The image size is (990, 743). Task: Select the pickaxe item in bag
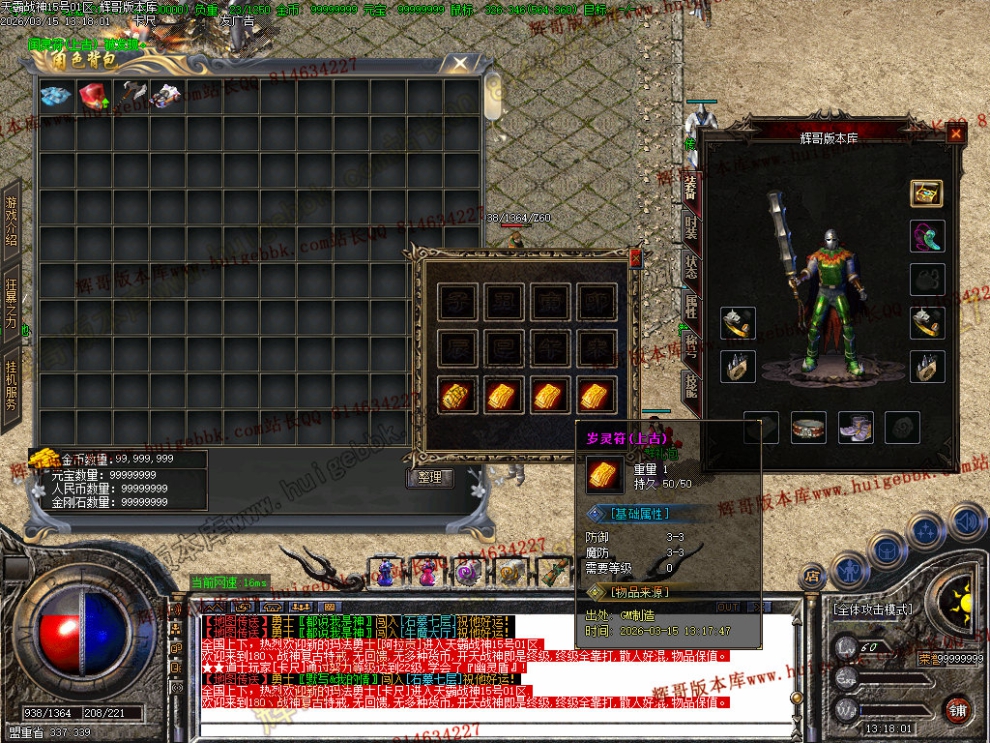[130, 95]
